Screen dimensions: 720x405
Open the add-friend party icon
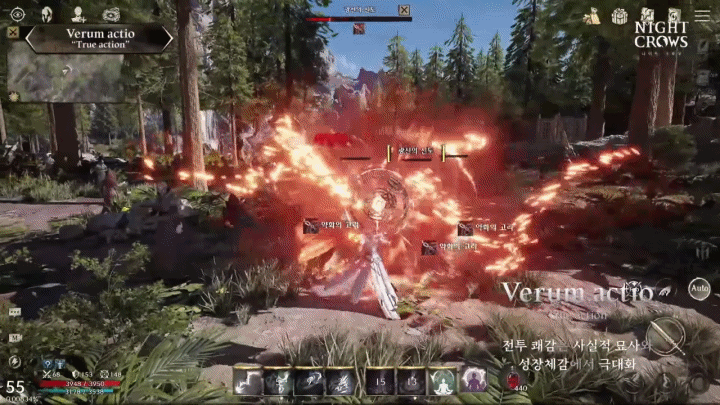click(79, 14)
